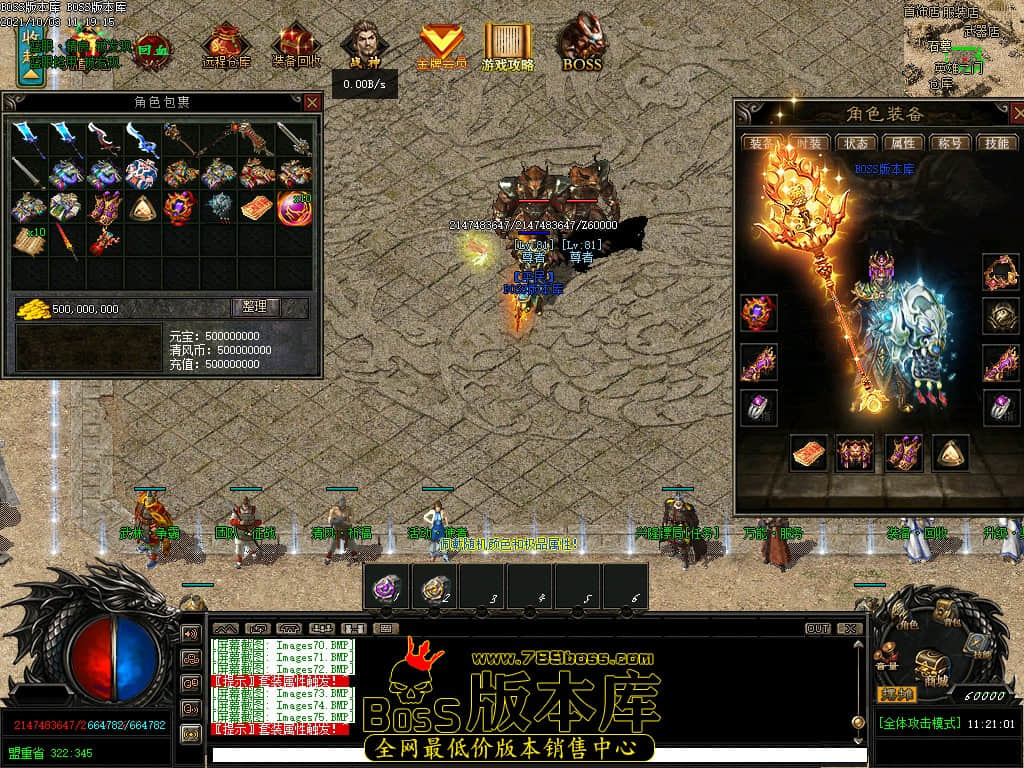Switch to the 状态 tab
Viewport: 1024px width, 768px height.
[x=855, y=143]
